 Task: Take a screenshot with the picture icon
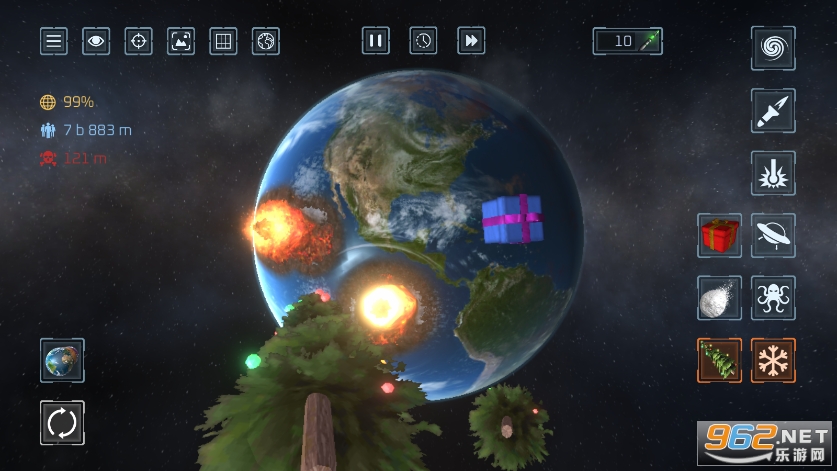[x=181, y=41]
